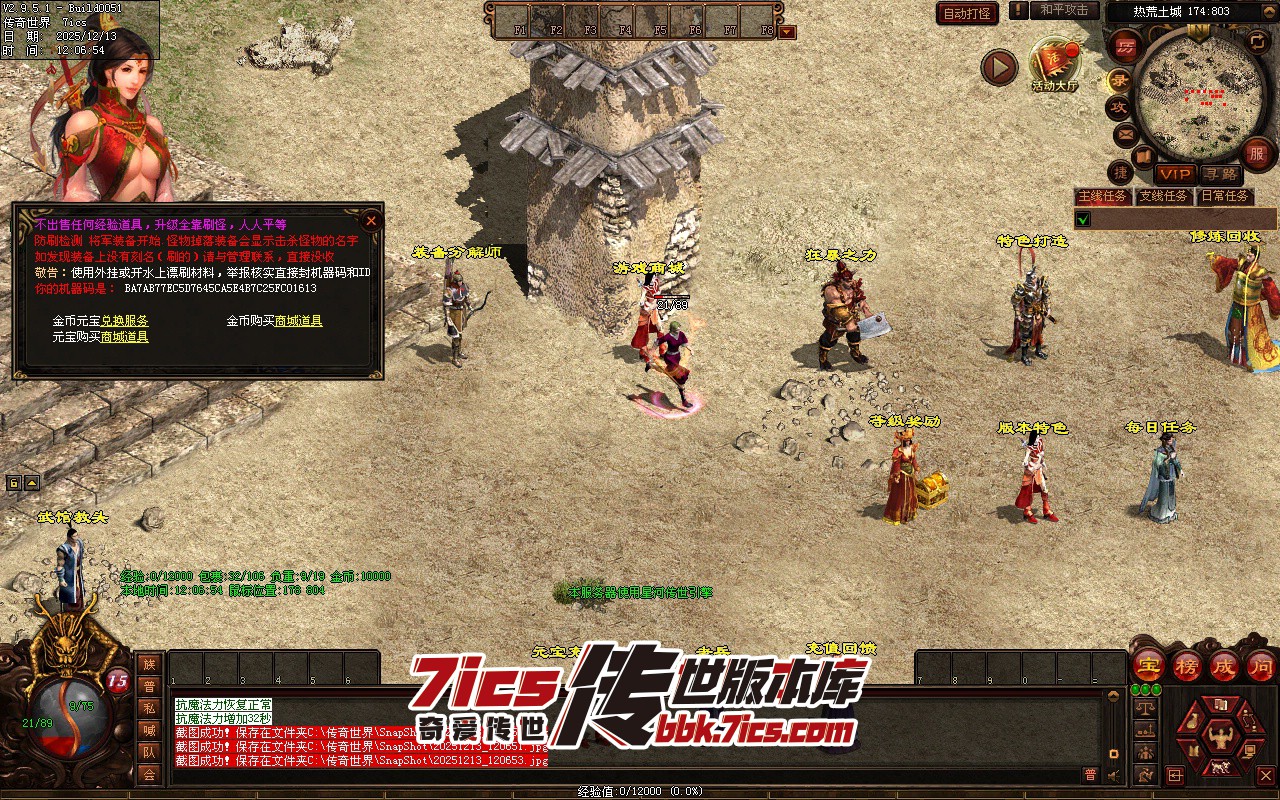The height and width of the screenshot is (800, 1280).
Task: Select the 喊 shout chat channel
Action: click(x=149, y=730)
